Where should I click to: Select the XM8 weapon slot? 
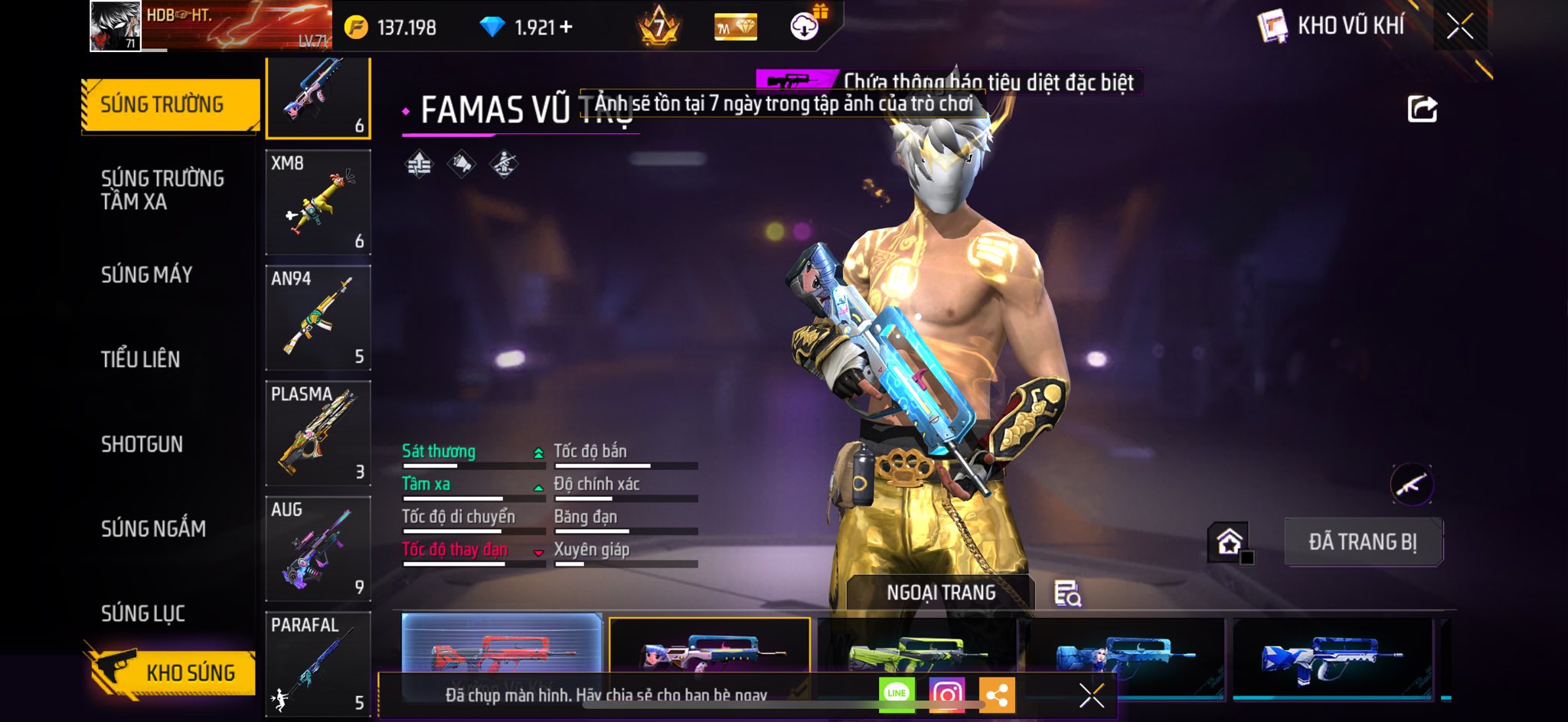click(x=318, y=202)
